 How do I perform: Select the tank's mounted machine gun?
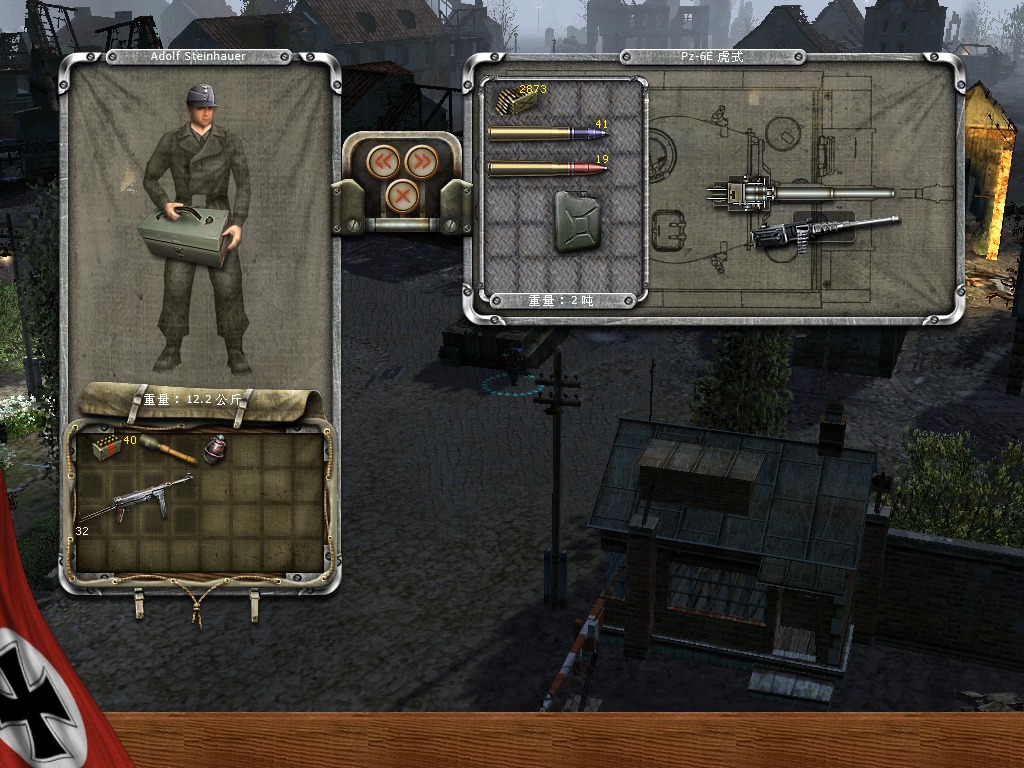coord(822,231)
